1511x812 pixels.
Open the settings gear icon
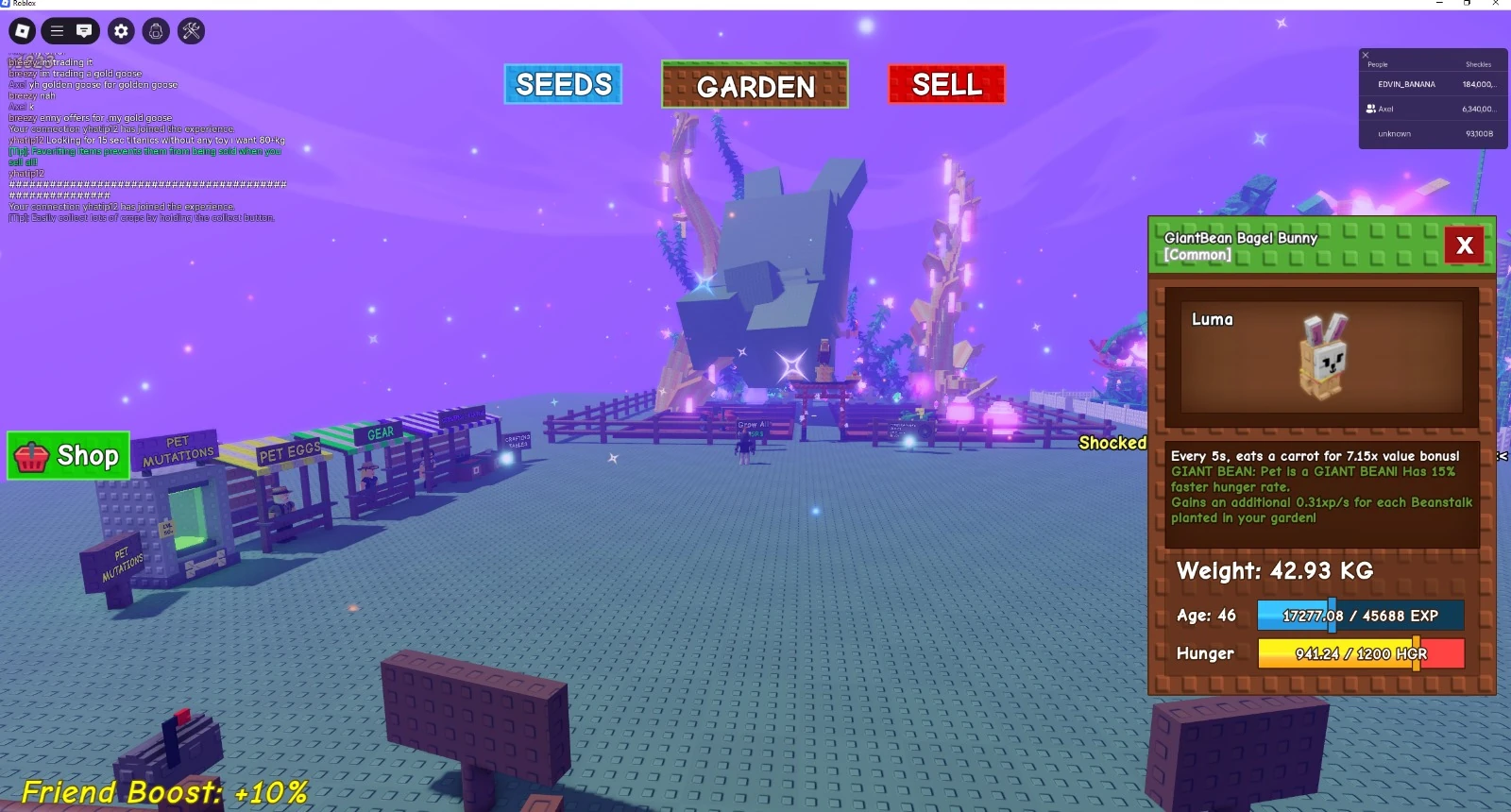pos(120,29)
